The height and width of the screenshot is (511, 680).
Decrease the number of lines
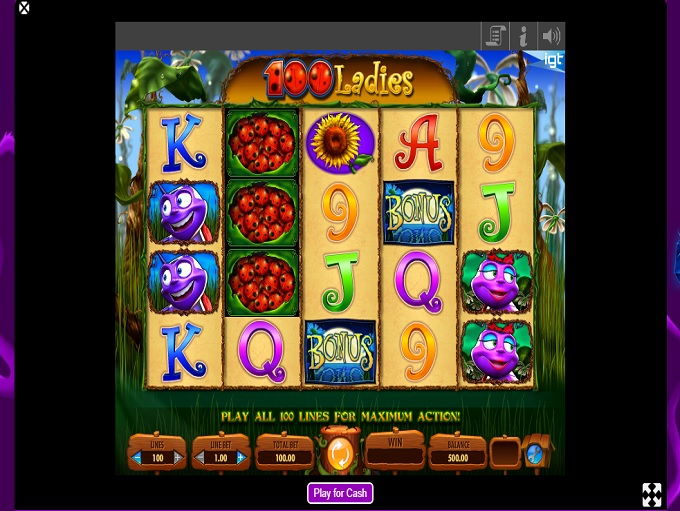click(137, 458)
